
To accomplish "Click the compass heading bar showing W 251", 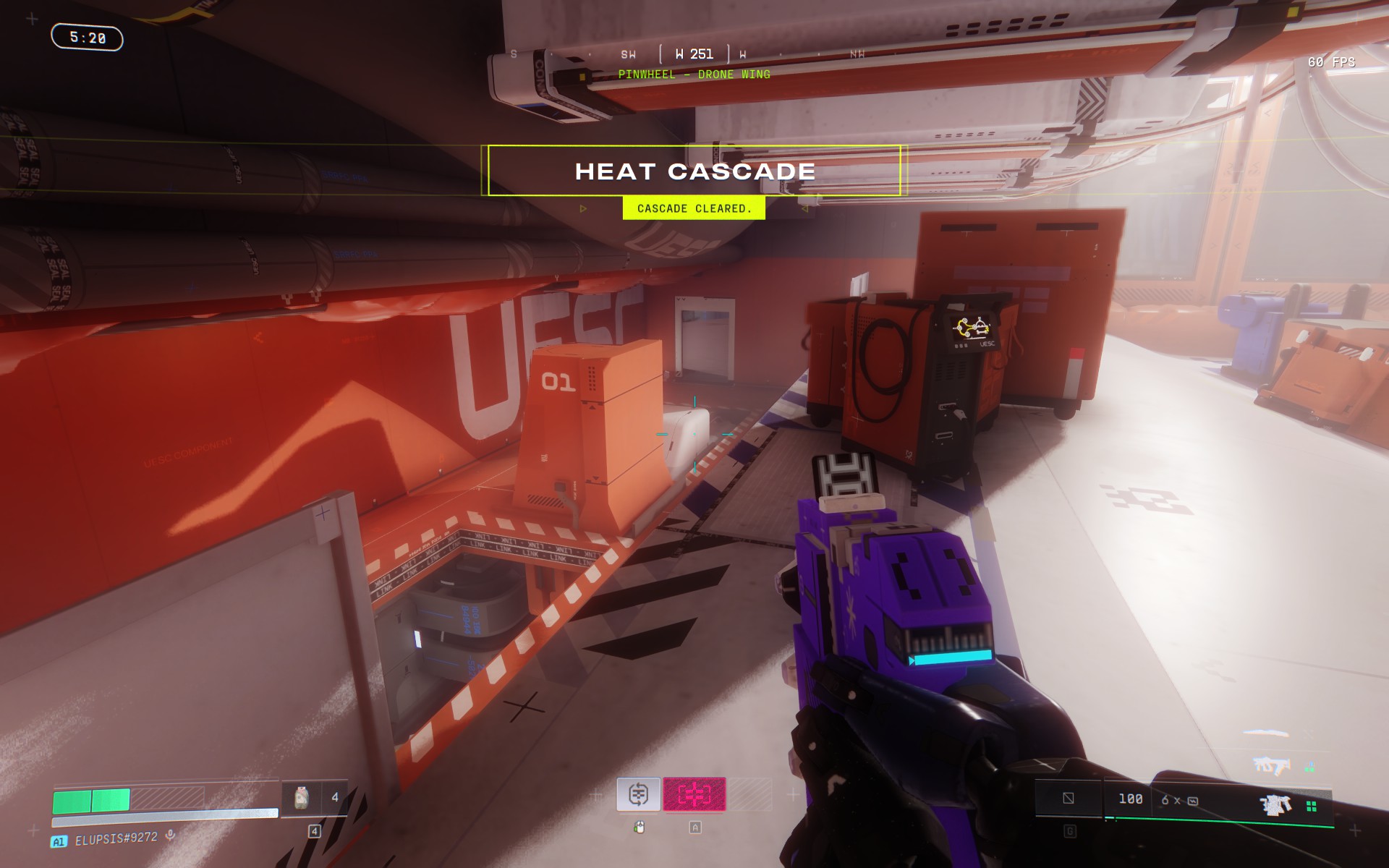I will pos(694,54).
